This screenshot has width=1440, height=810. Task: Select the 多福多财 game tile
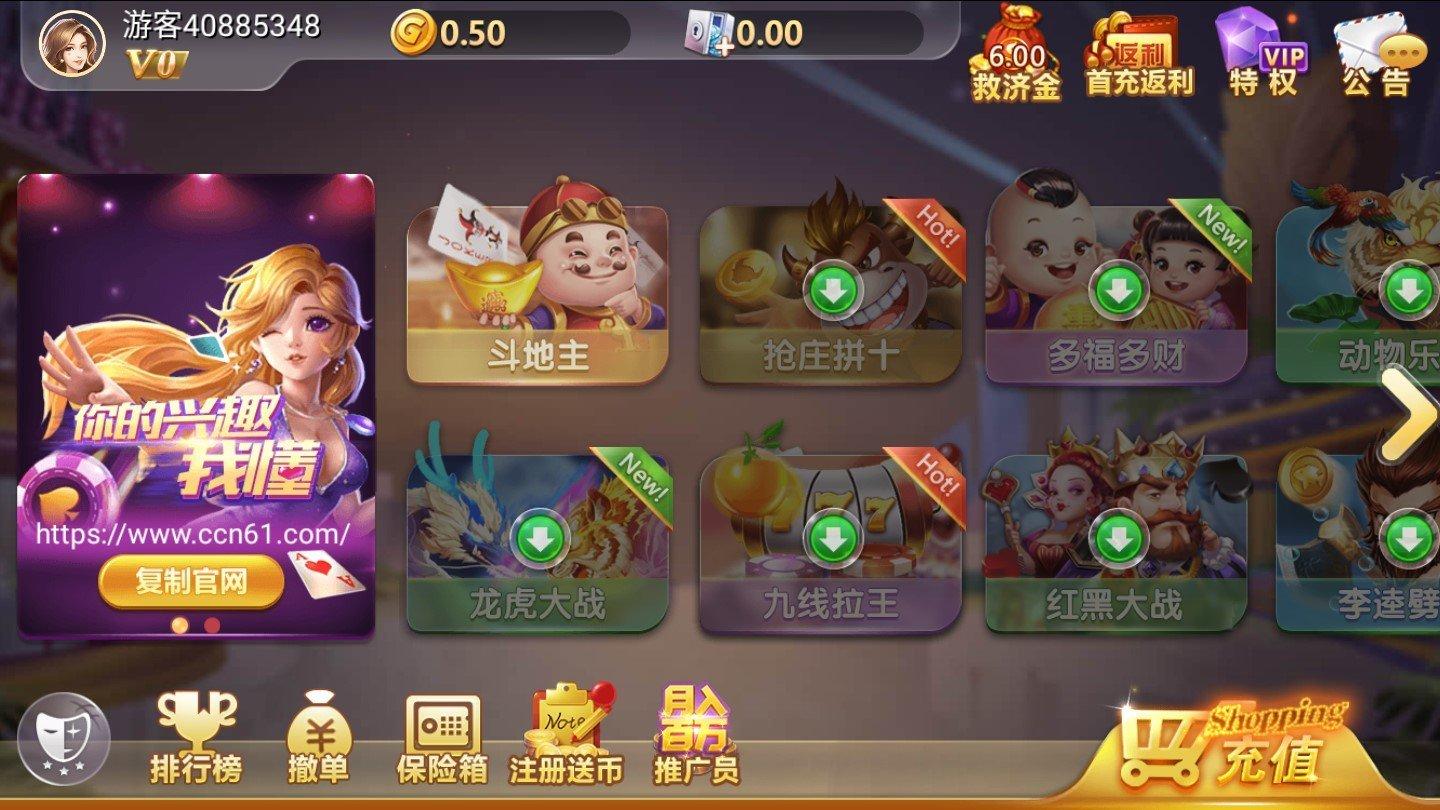tap(1116, 292)
